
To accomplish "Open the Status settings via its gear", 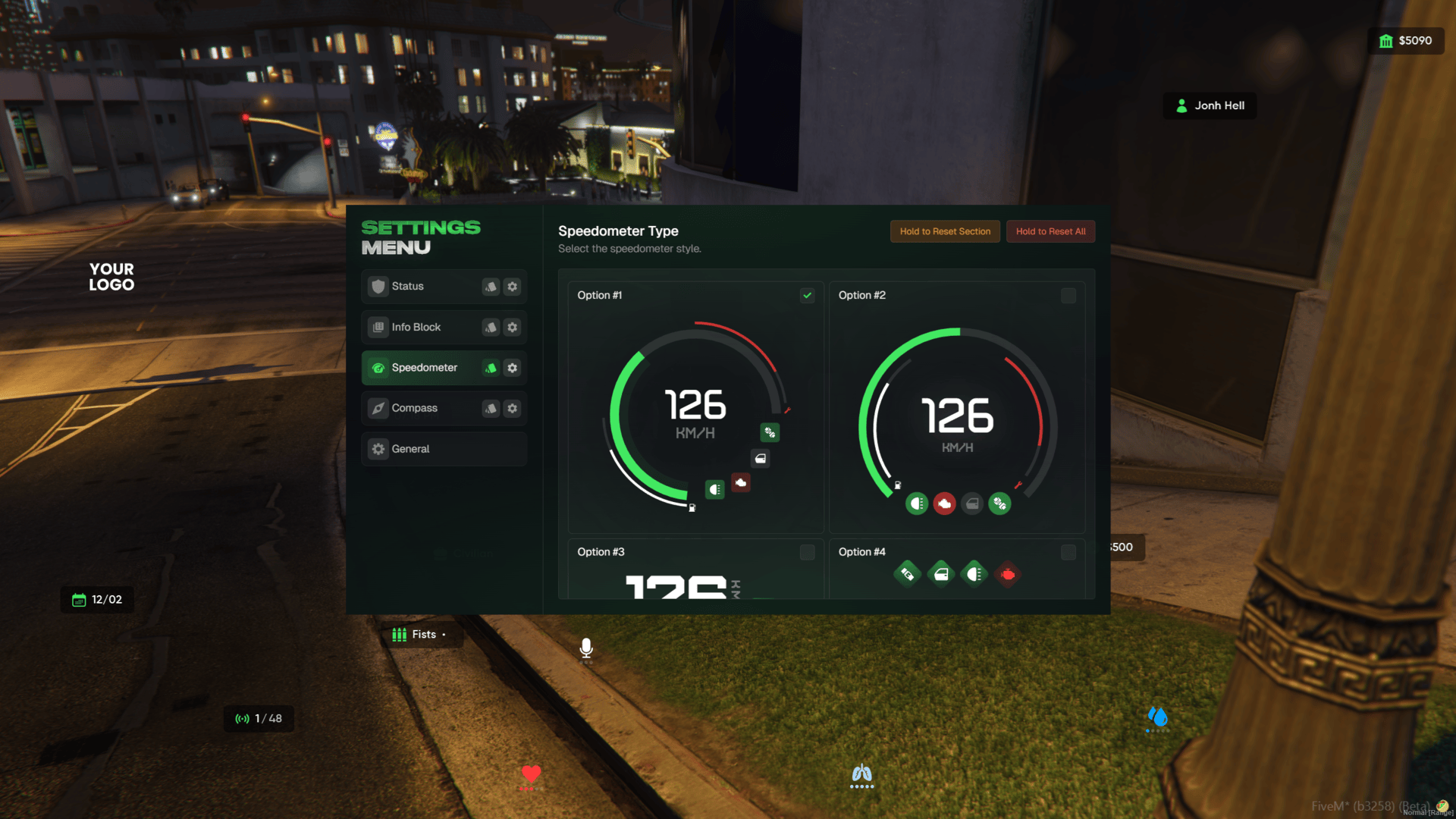I will (512, 287).
